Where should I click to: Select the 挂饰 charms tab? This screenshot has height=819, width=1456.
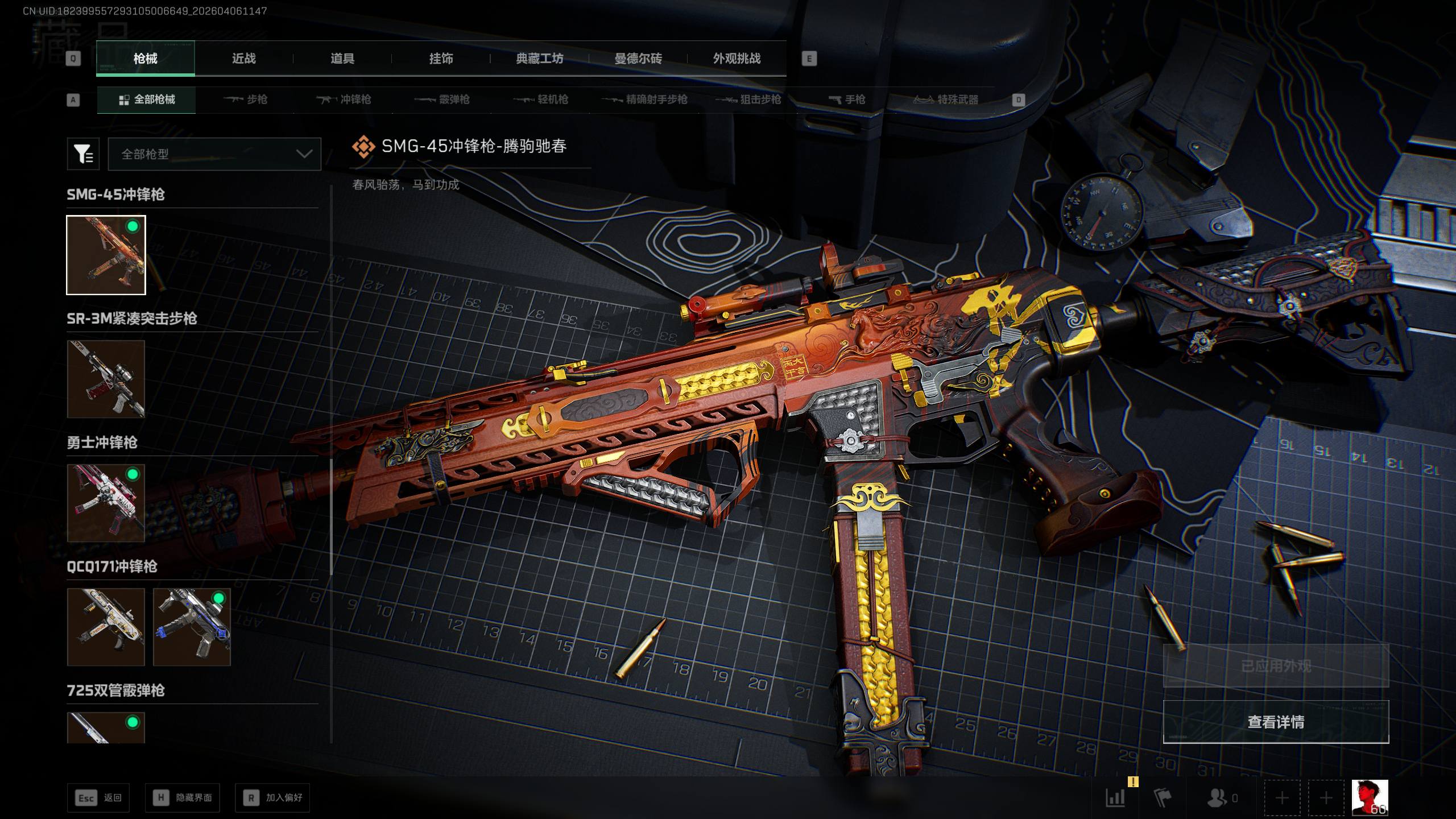click(441, 59)
